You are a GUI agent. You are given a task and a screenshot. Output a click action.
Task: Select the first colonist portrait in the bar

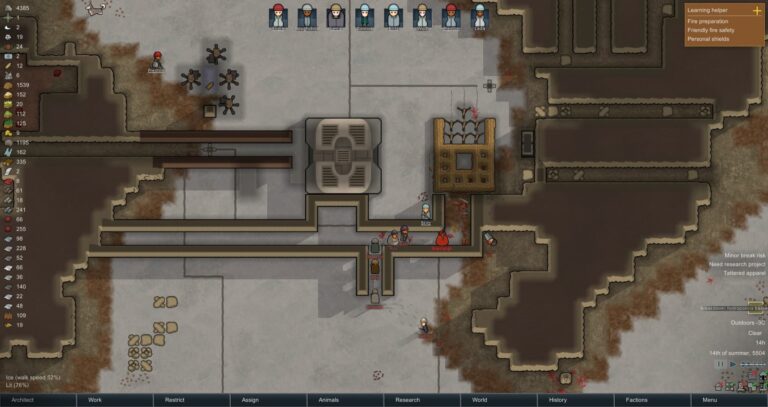coord(279,15)
